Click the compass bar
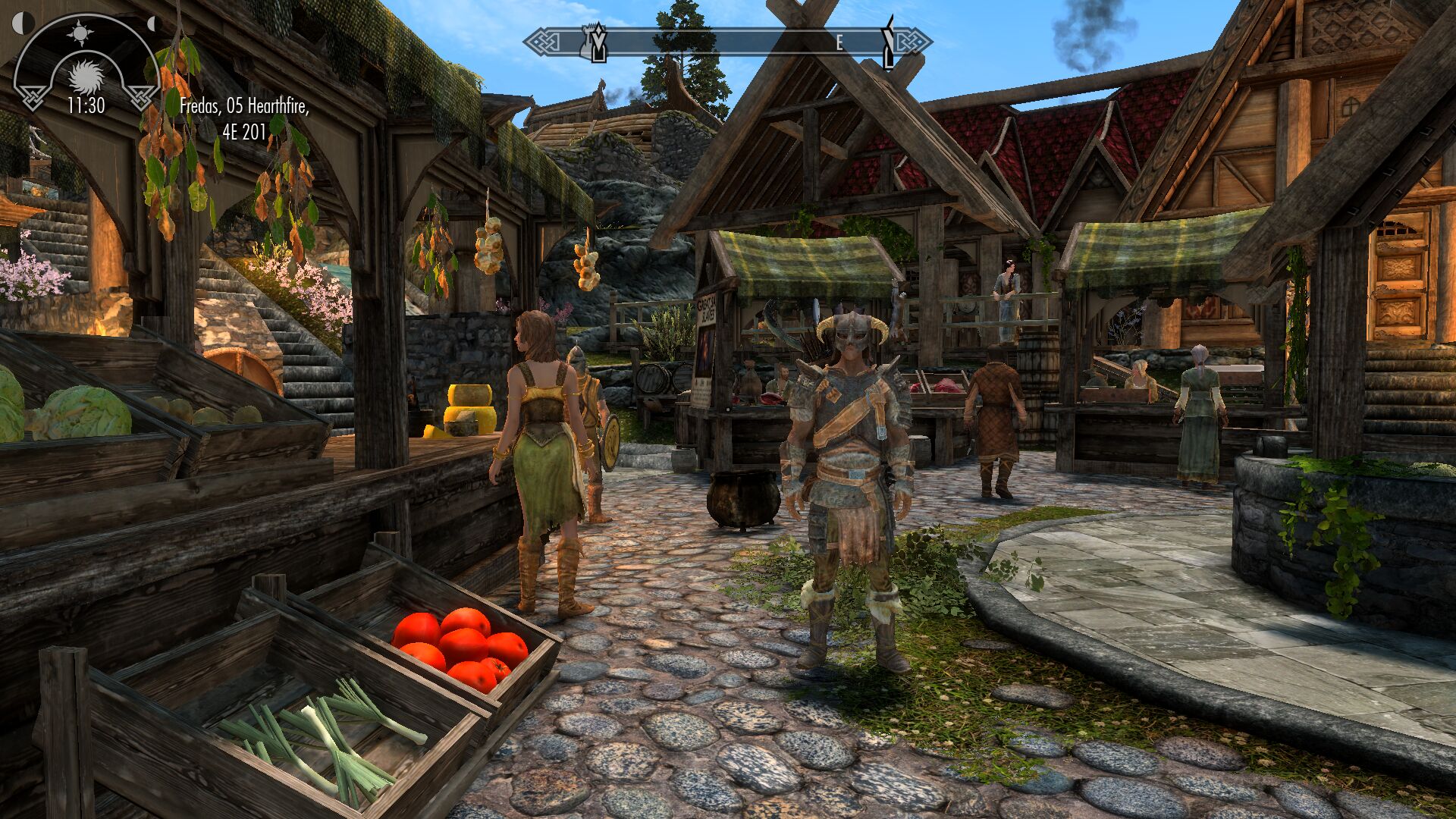The image size is (1456, 819). [728, 42]
